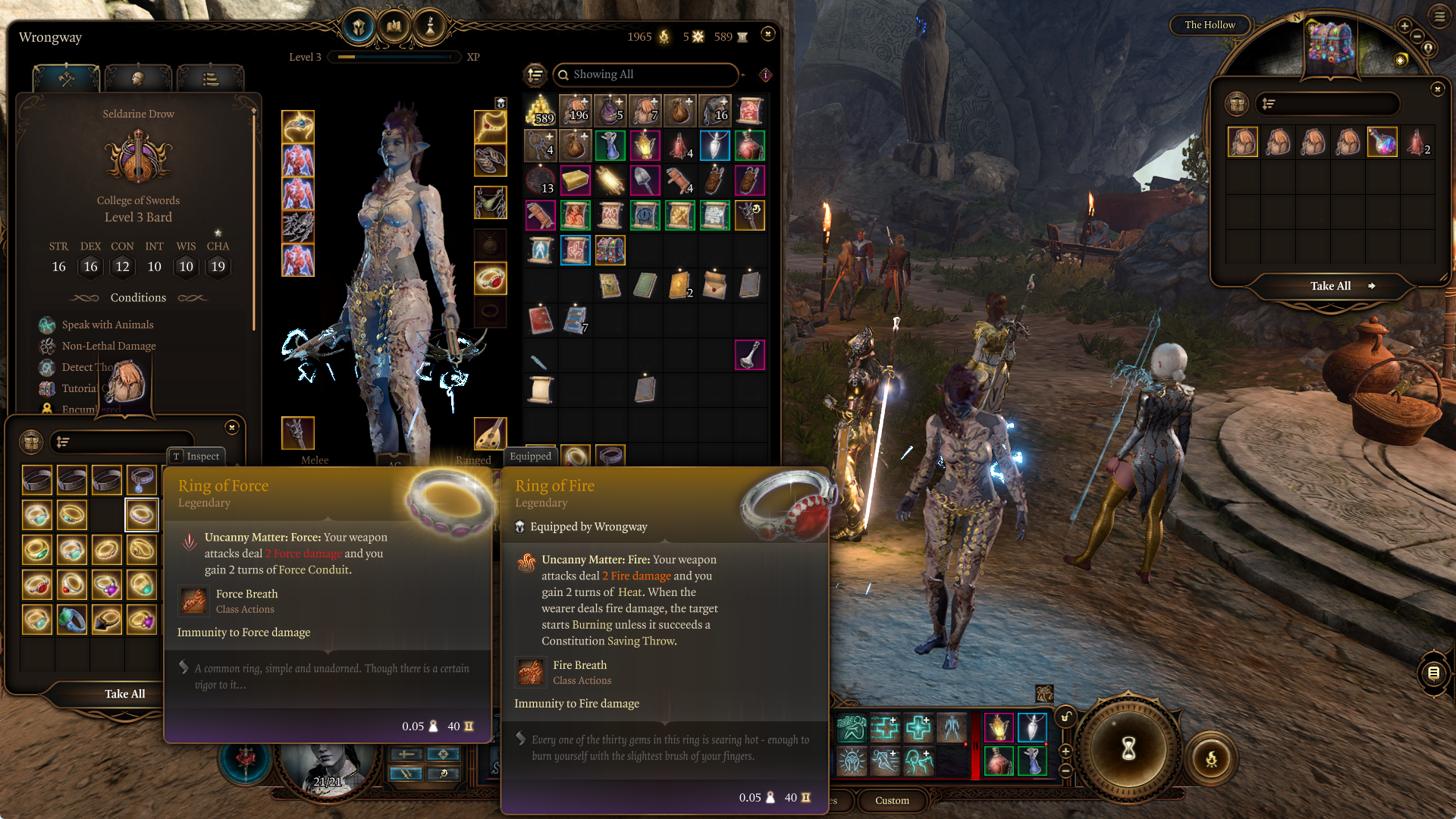Click the 589 gold pile in inventory
Viewport: 1456px width, 819px height.
click(540, 111)
